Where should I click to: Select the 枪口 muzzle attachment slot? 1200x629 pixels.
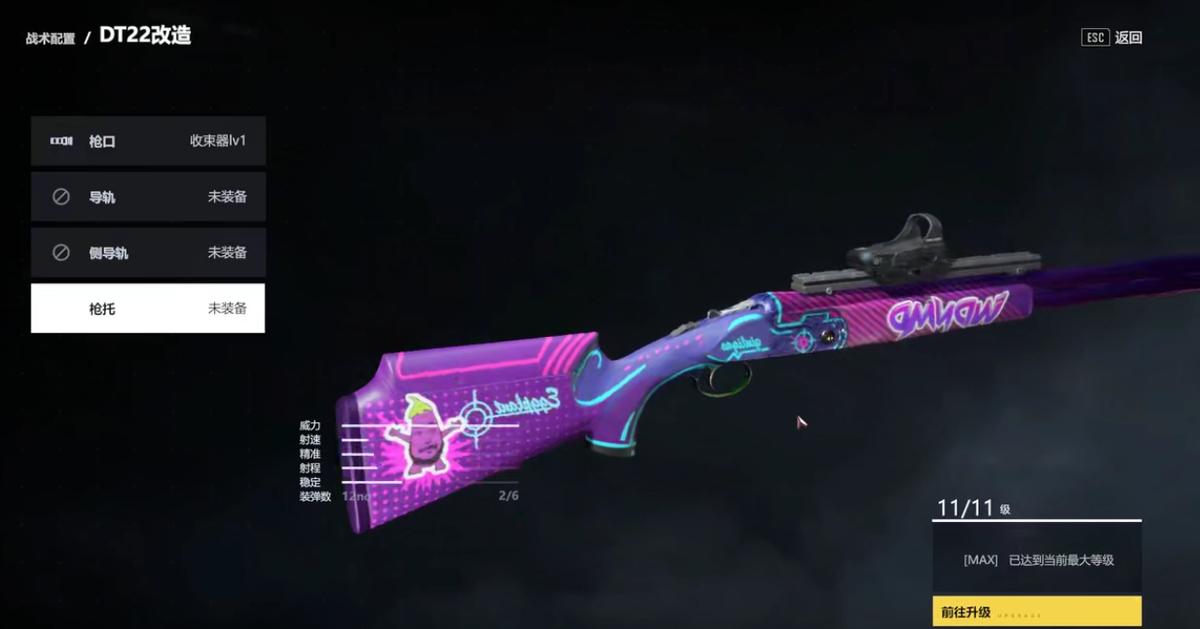coord(148,141)
